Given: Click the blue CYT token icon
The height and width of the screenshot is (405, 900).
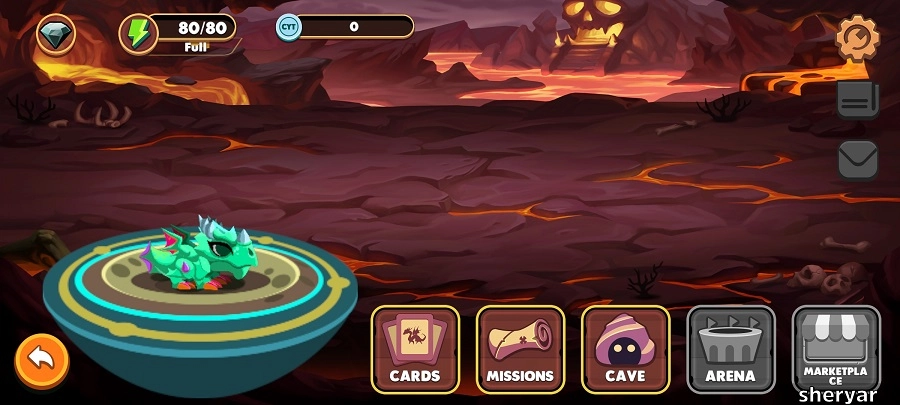Looking at the screenshot, I should 289,27.
